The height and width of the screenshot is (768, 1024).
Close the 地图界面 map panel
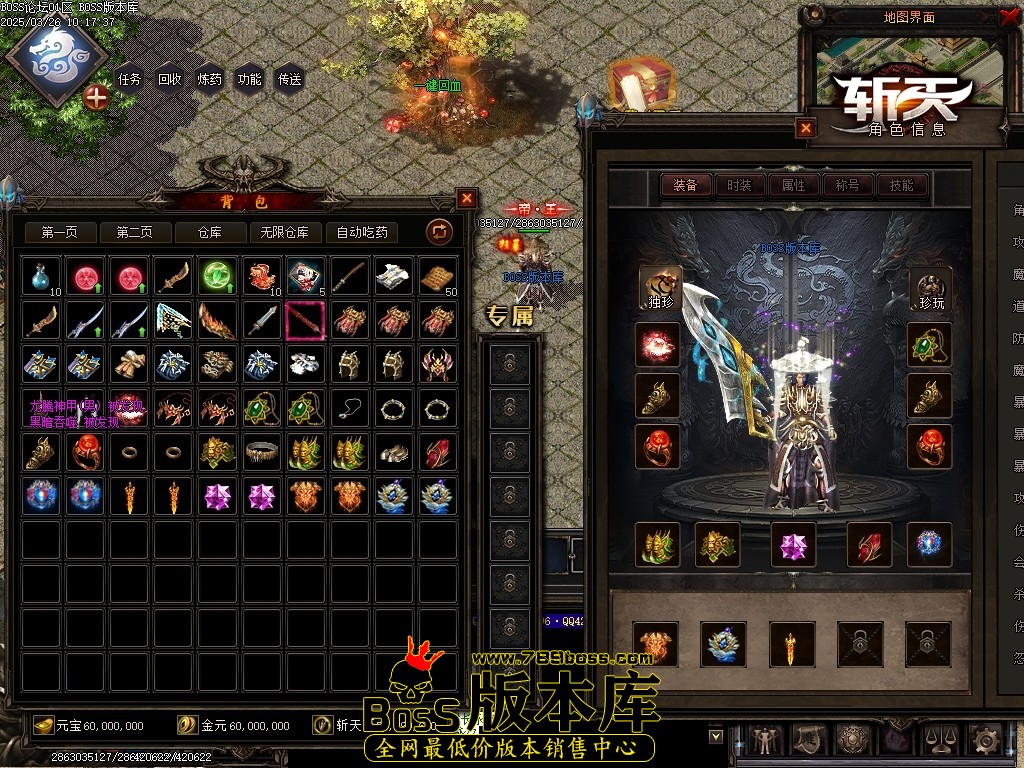(1008, 17)
